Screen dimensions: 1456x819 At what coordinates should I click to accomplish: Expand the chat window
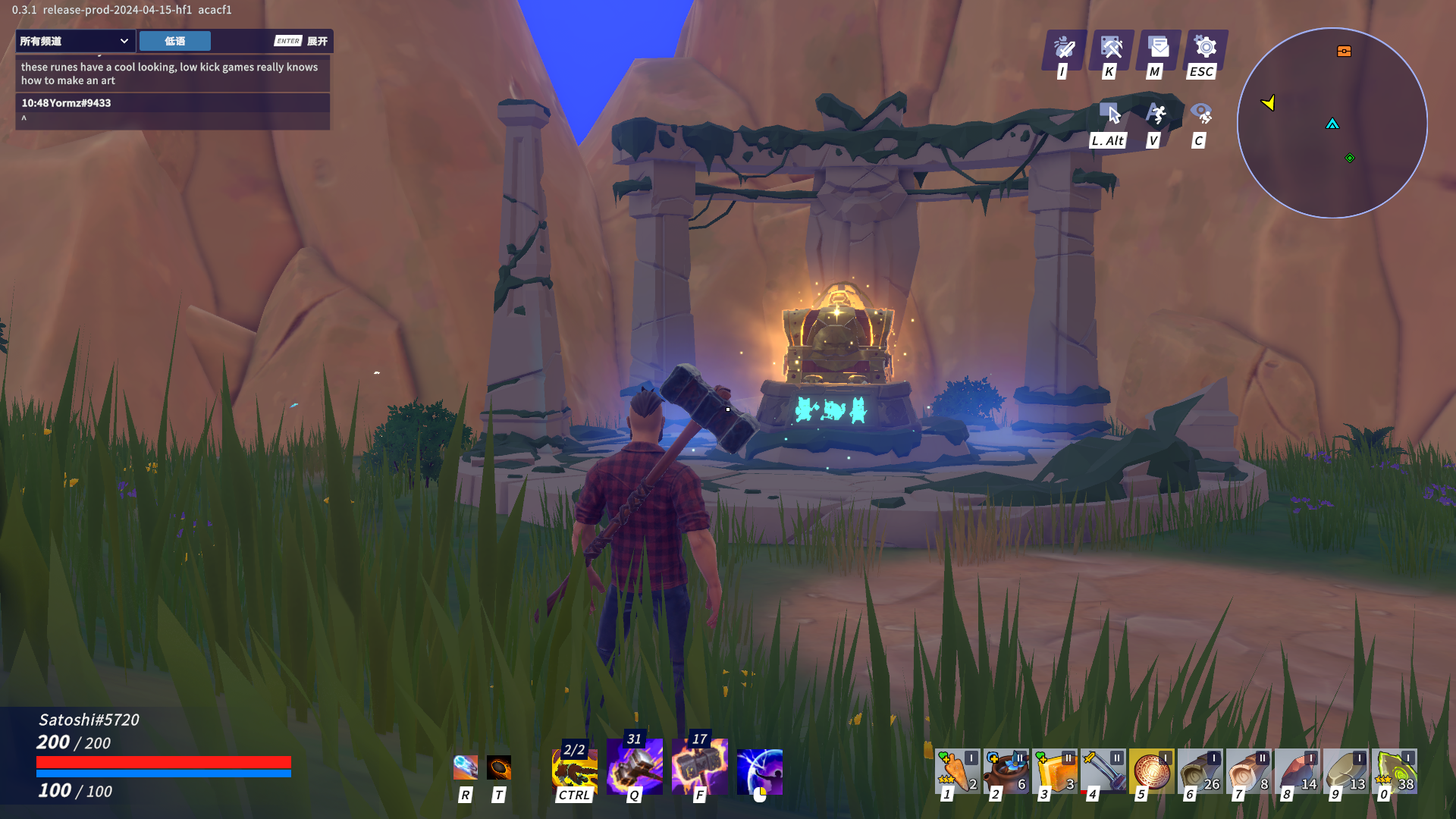302,41
